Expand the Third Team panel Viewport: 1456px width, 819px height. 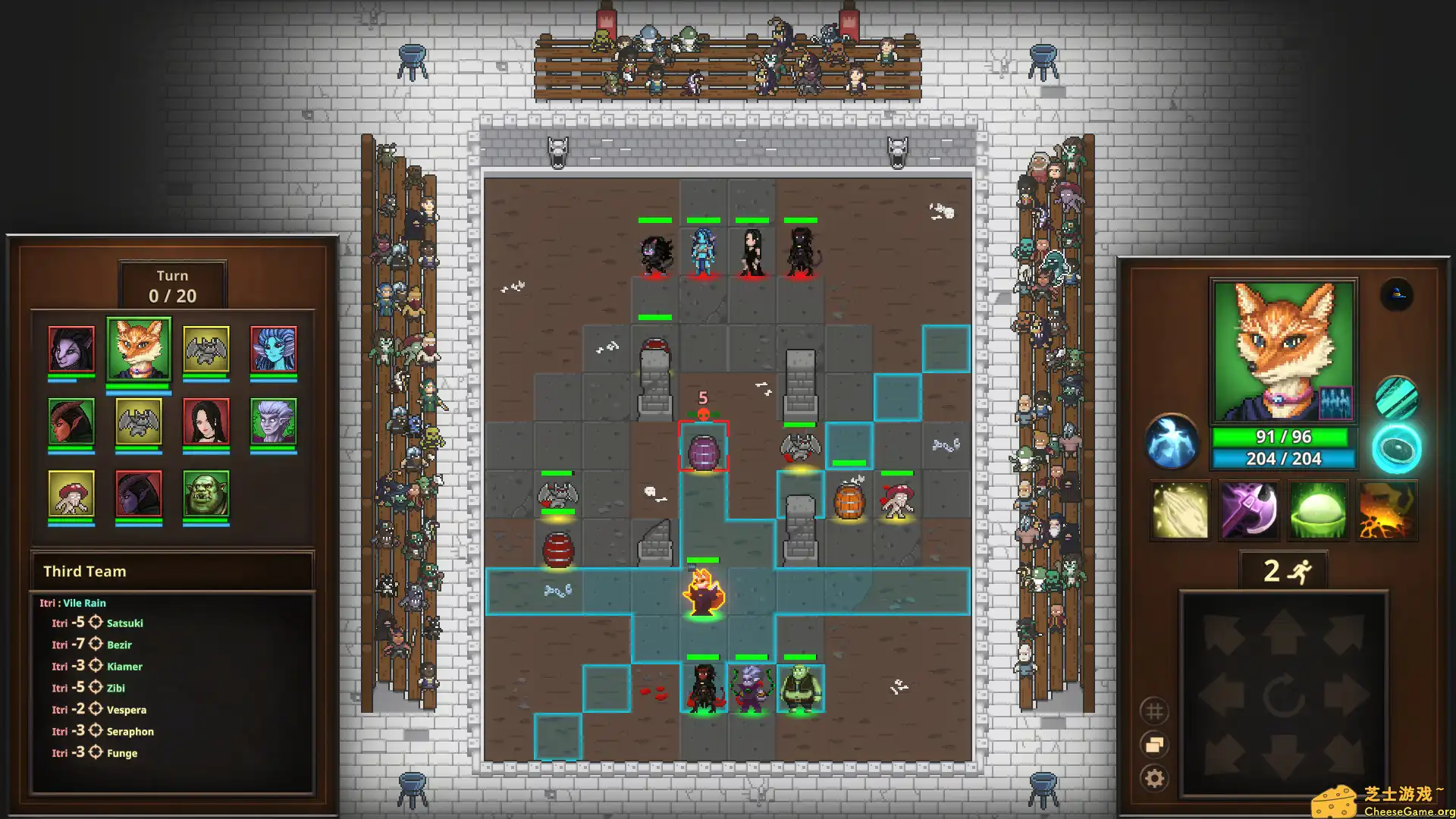point(171,571)
